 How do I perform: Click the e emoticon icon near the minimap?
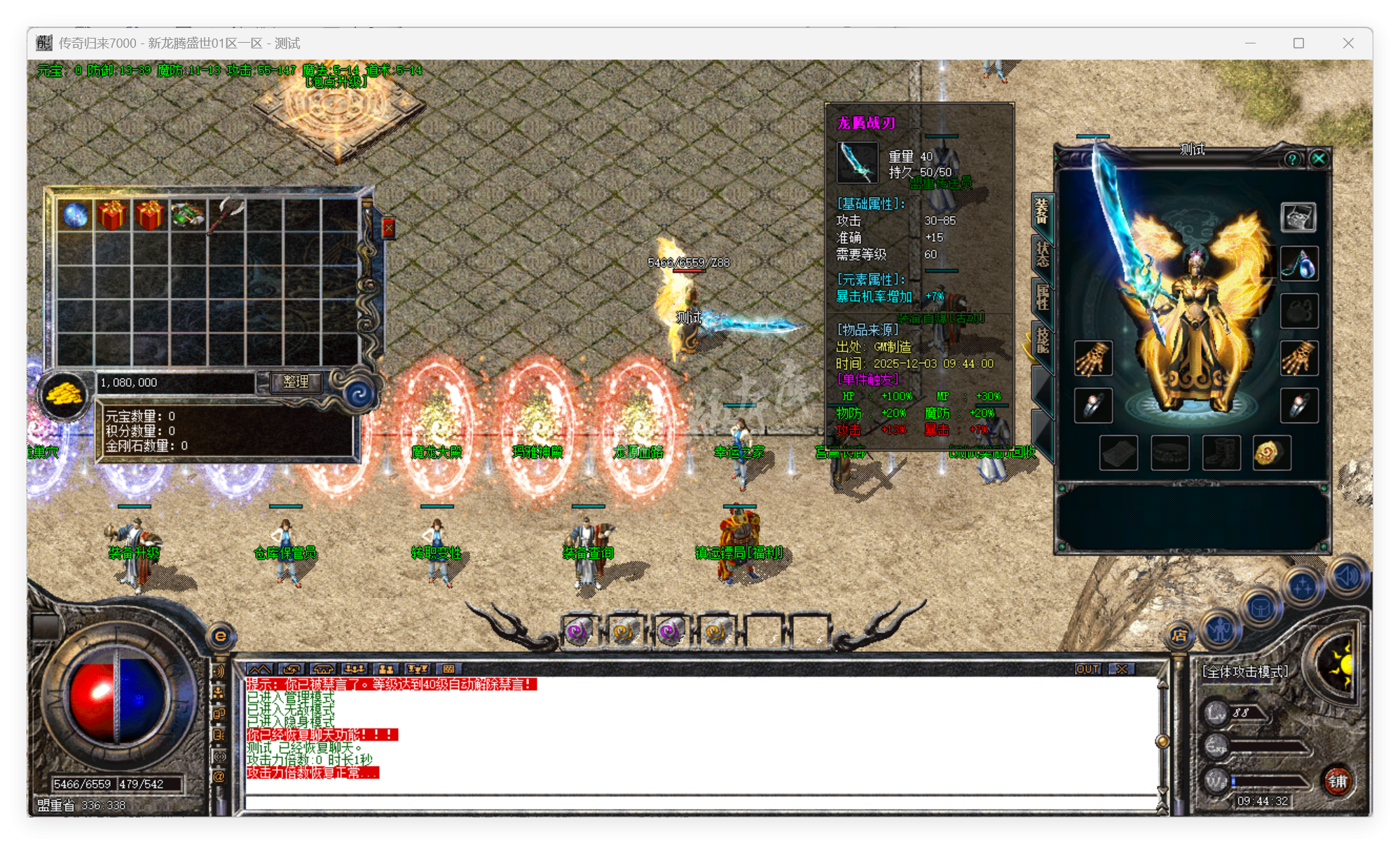tap(221, 634)
